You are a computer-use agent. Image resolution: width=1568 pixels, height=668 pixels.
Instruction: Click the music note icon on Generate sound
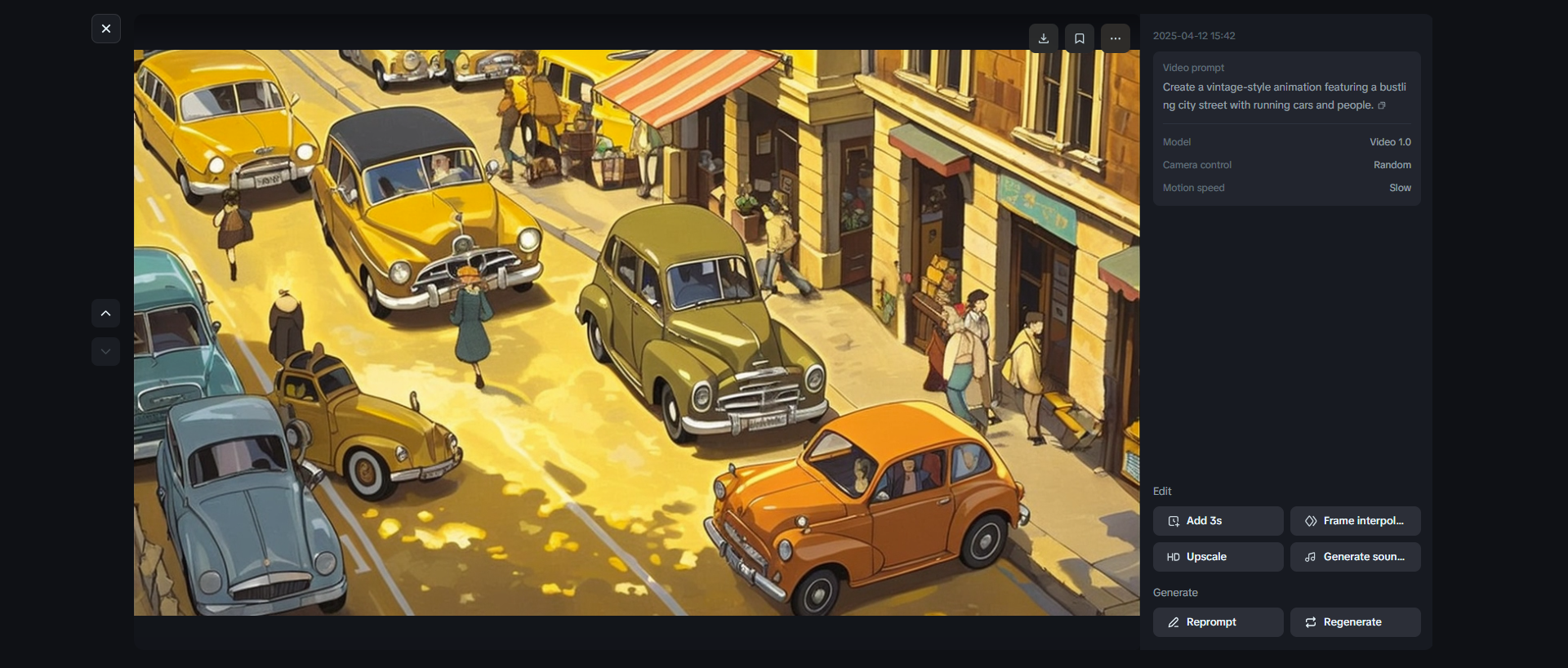(1309, 557)
